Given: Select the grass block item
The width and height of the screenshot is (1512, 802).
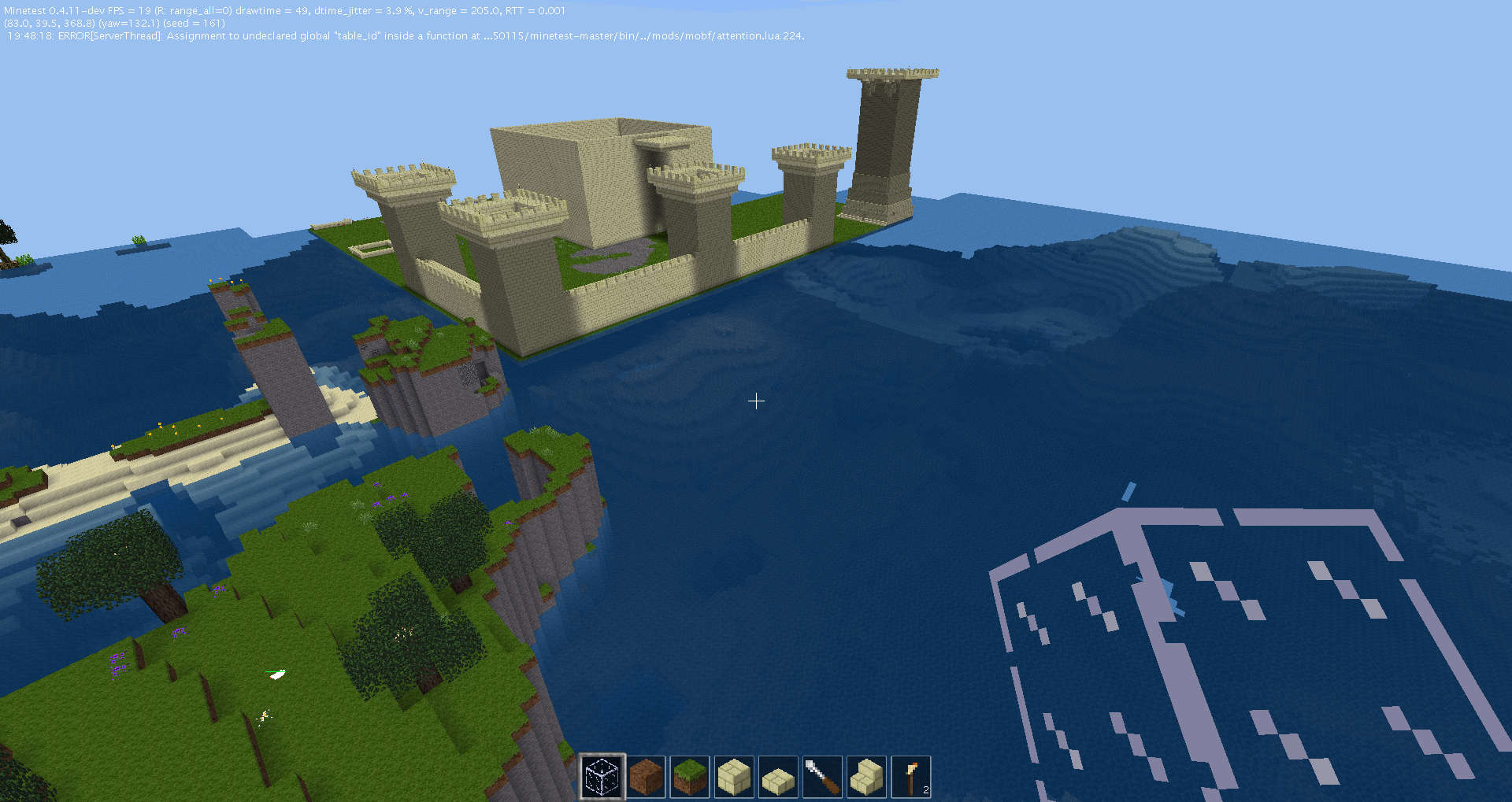Looking at the screenshot, I should 690,776.
